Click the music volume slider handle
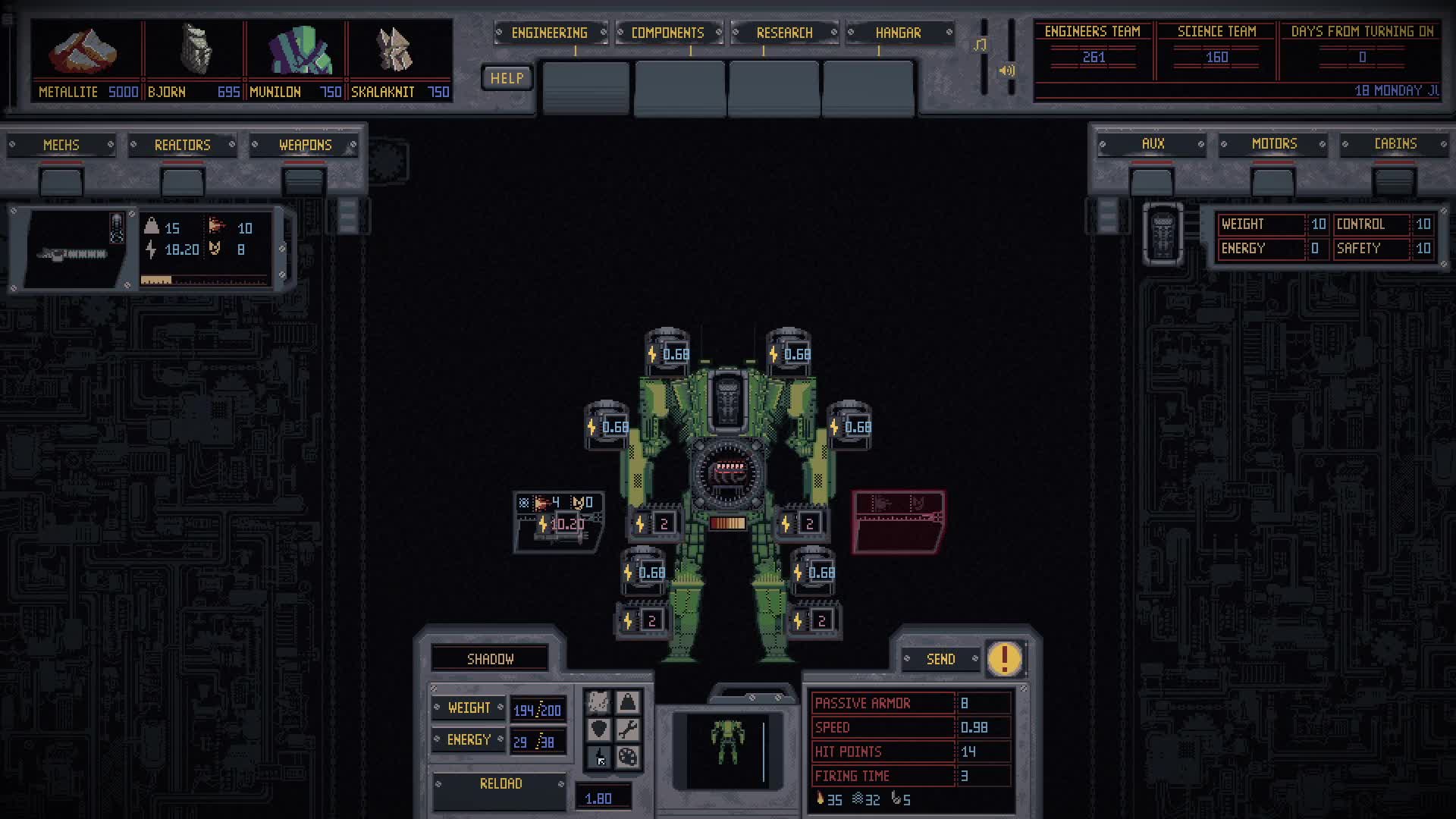Viewport: 1456px width, 819px height. pos(981,45)
